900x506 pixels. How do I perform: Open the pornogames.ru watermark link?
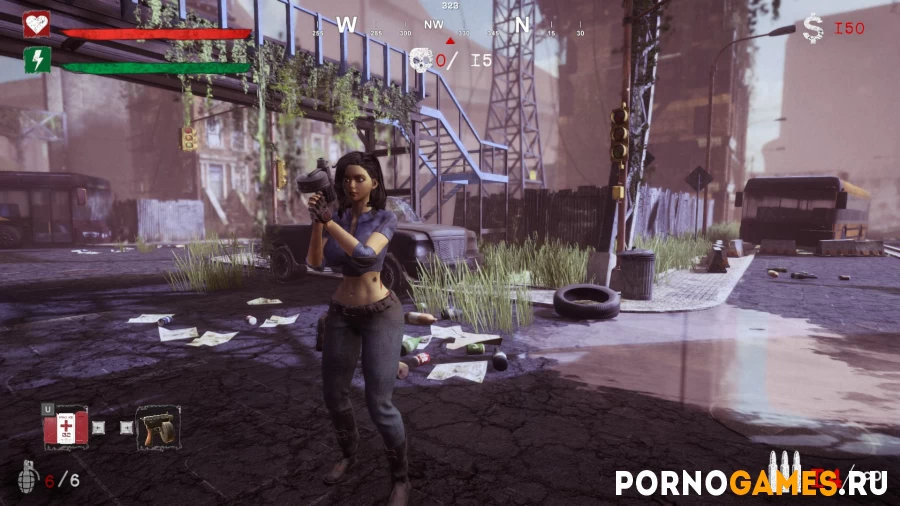[750, 483]
